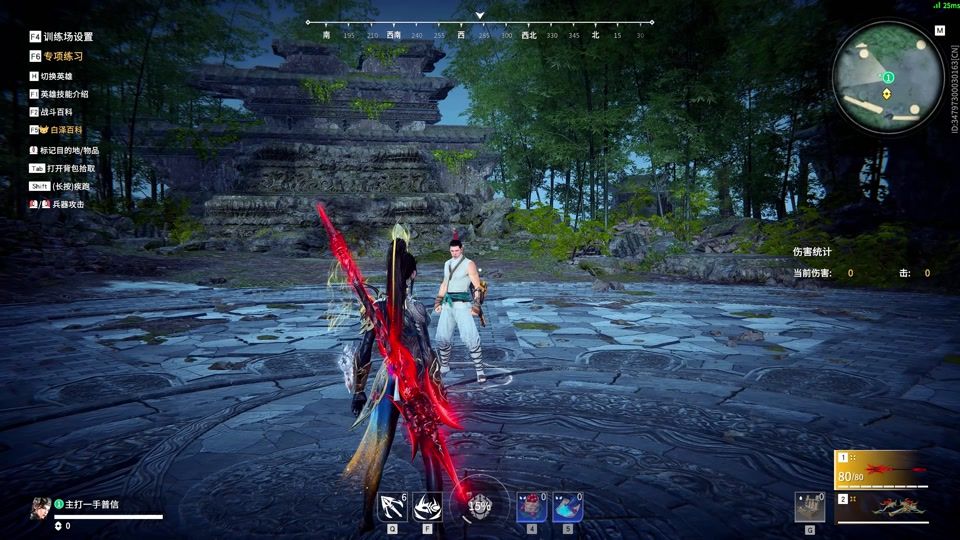Activate the hooked blade skill icon
This screenshot has width=960, height=540.
(x=392, y=507)
